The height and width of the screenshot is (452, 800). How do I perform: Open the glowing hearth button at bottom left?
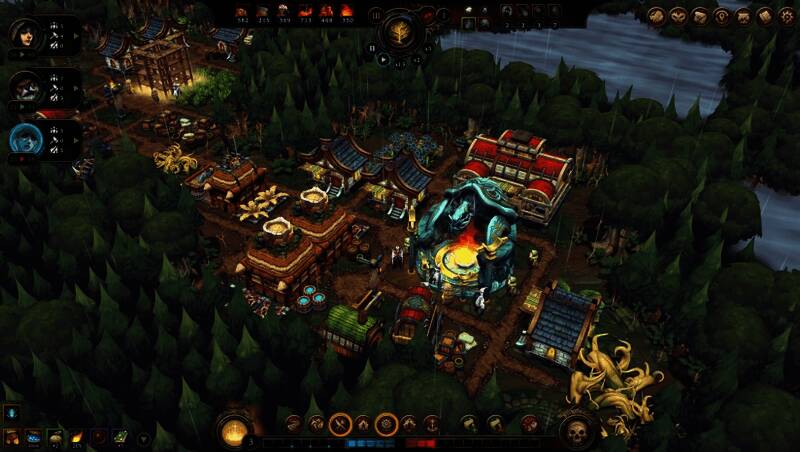point(233,431)
